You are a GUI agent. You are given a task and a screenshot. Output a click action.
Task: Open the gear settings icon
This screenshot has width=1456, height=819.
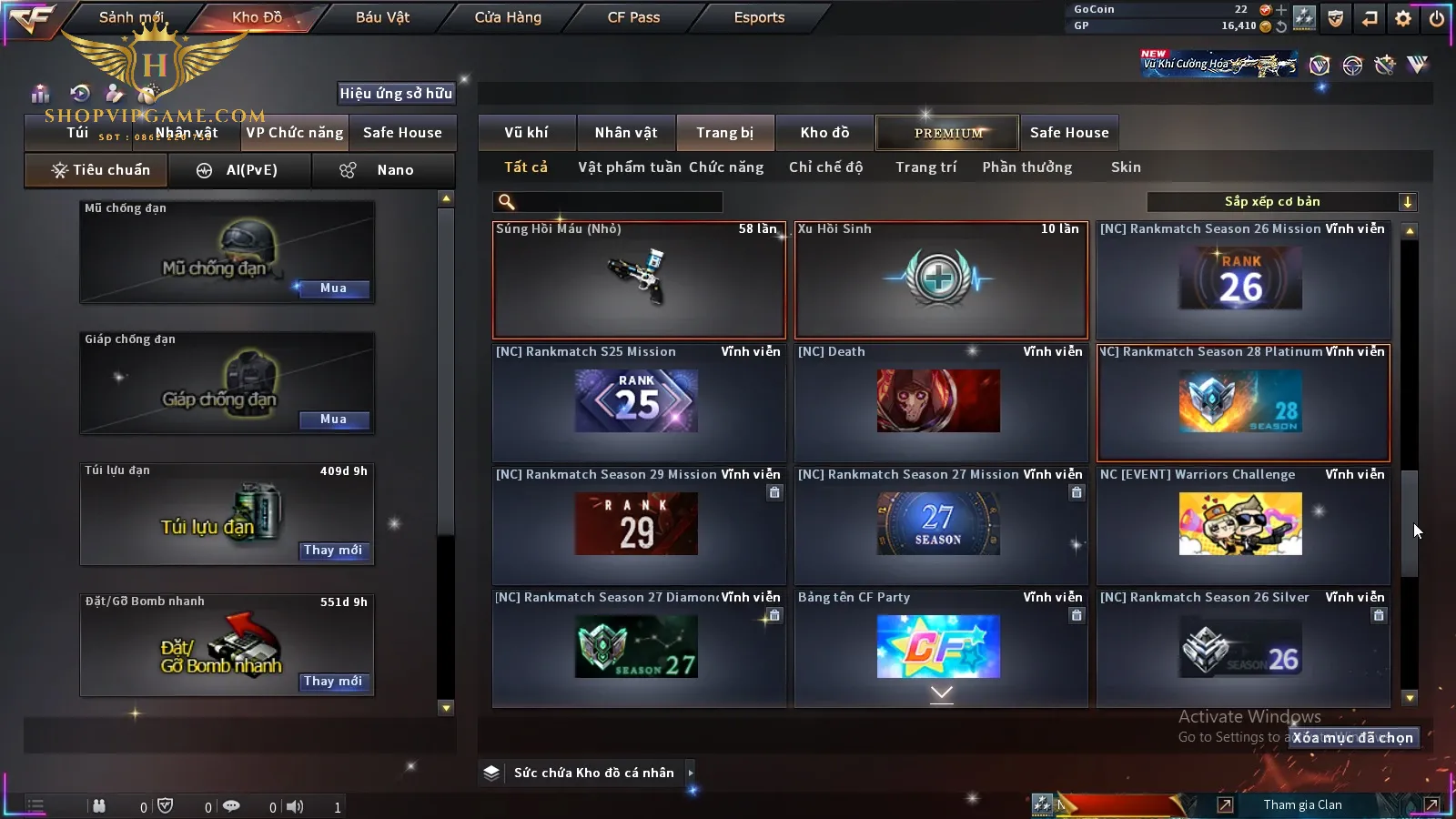click(1403, 18)
